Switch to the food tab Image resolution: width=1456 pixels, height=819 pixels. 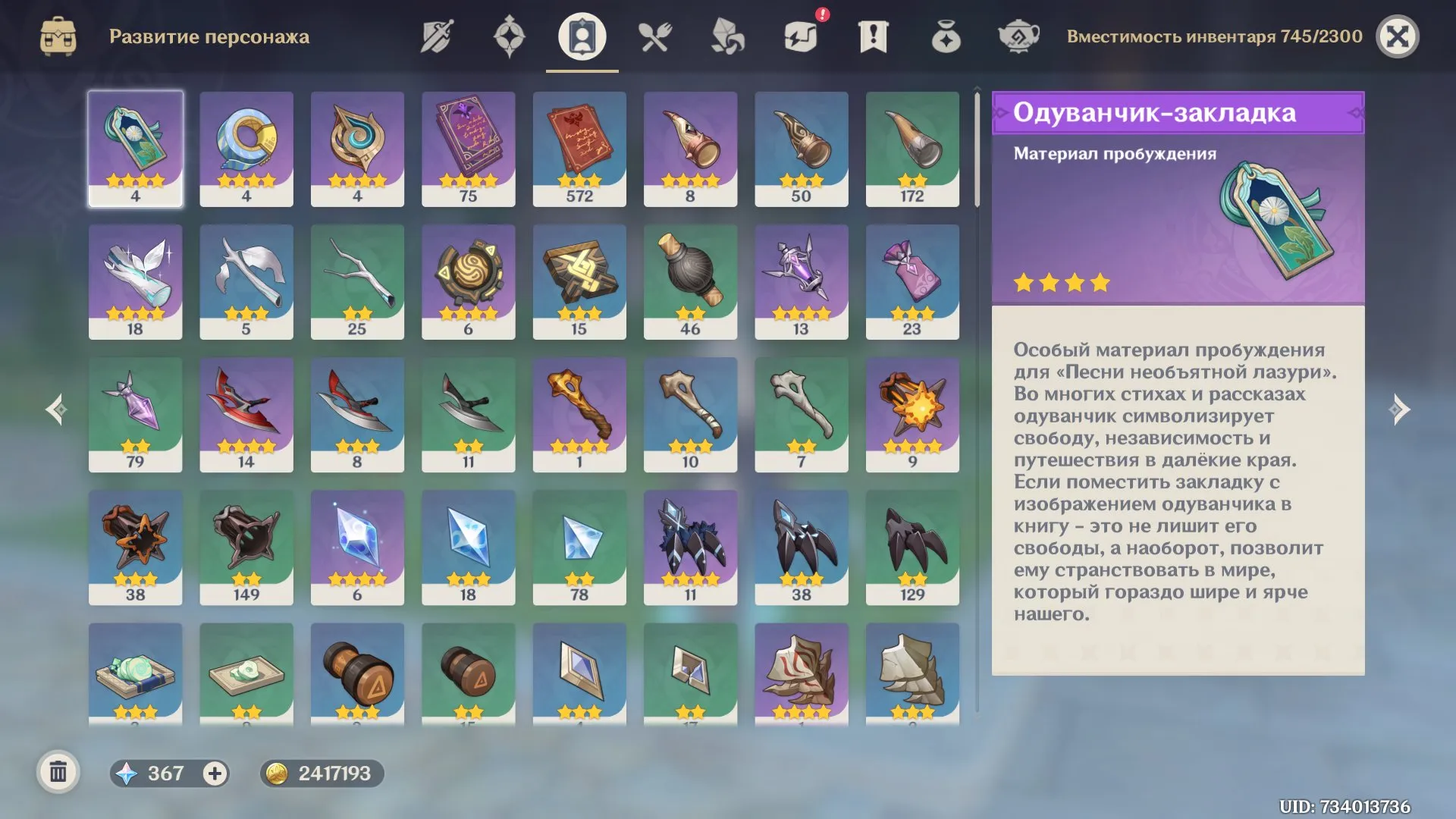click(x=654, y=36)
